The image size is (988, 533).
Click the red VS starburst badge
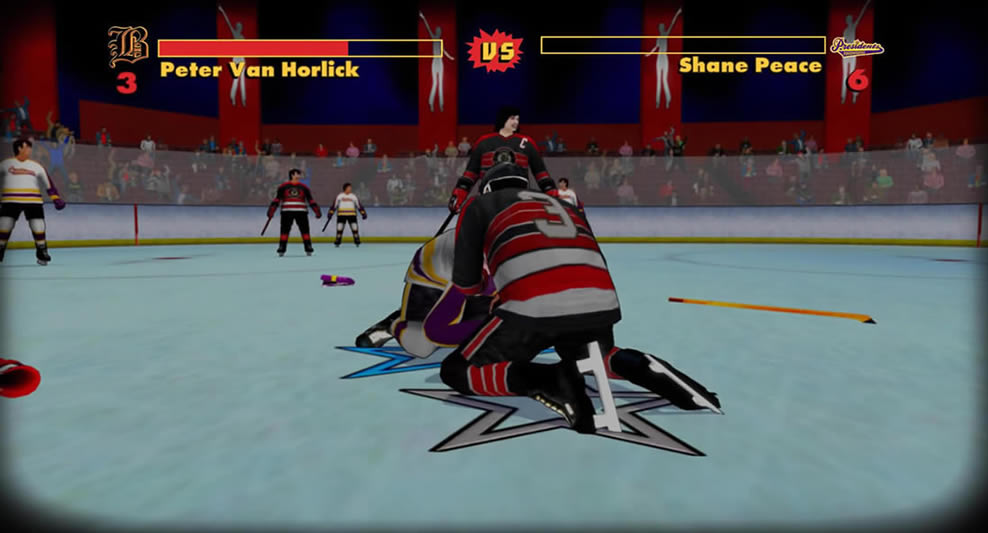[x=494, y=49]
